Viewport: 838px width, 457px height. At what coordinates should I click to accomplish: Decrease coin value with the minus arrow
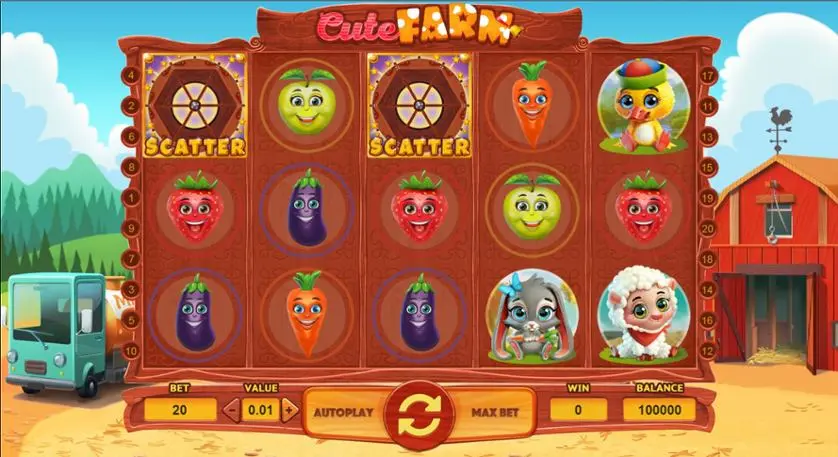pos(232,409)
